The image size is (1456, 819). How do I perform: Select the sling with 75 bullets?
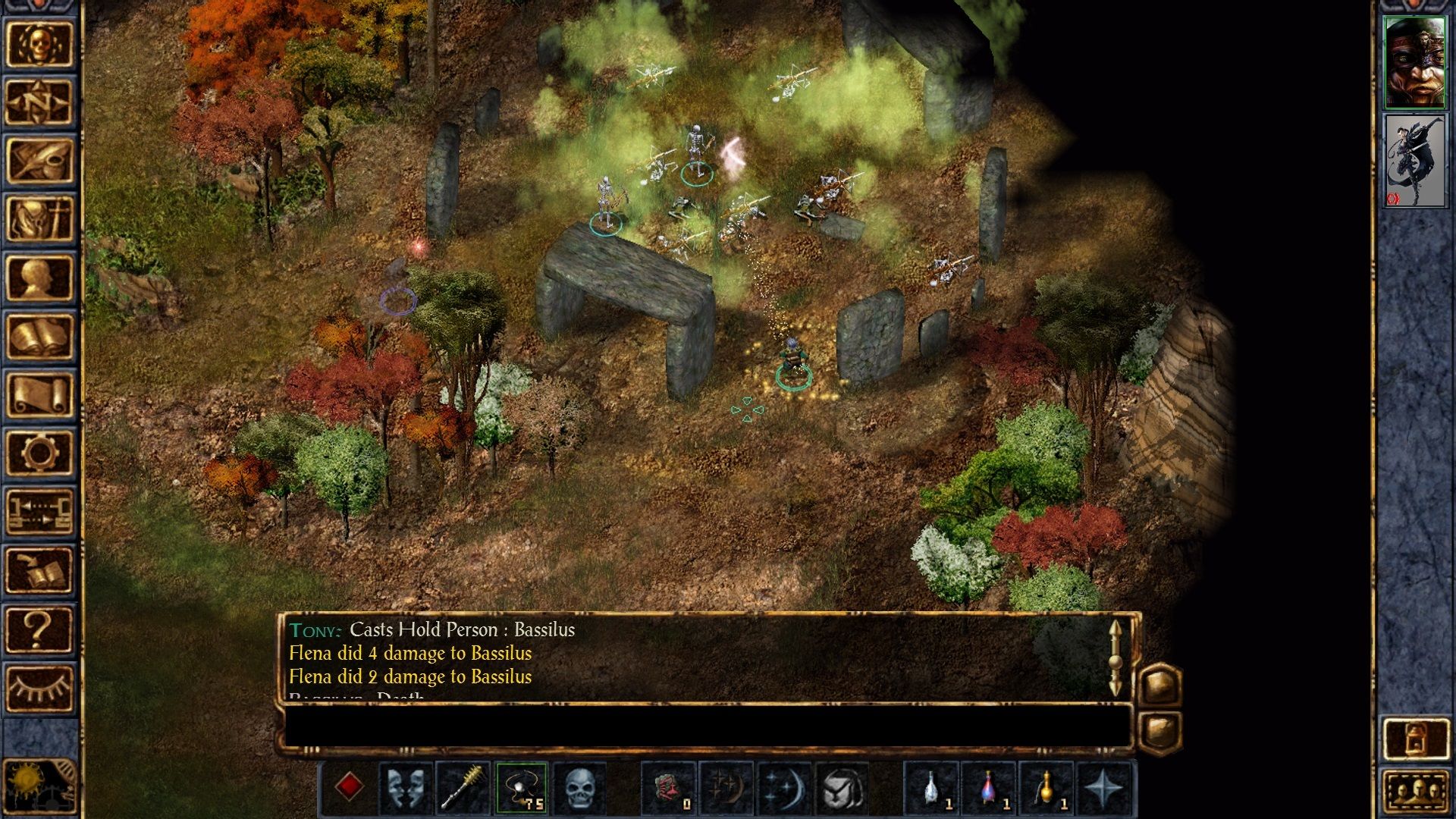(x=522, y=787)
